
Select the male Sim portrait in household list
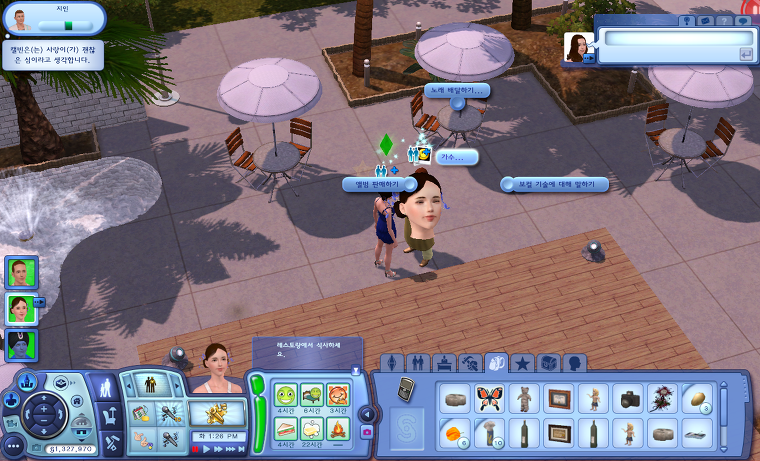click(x=21, y=272)
